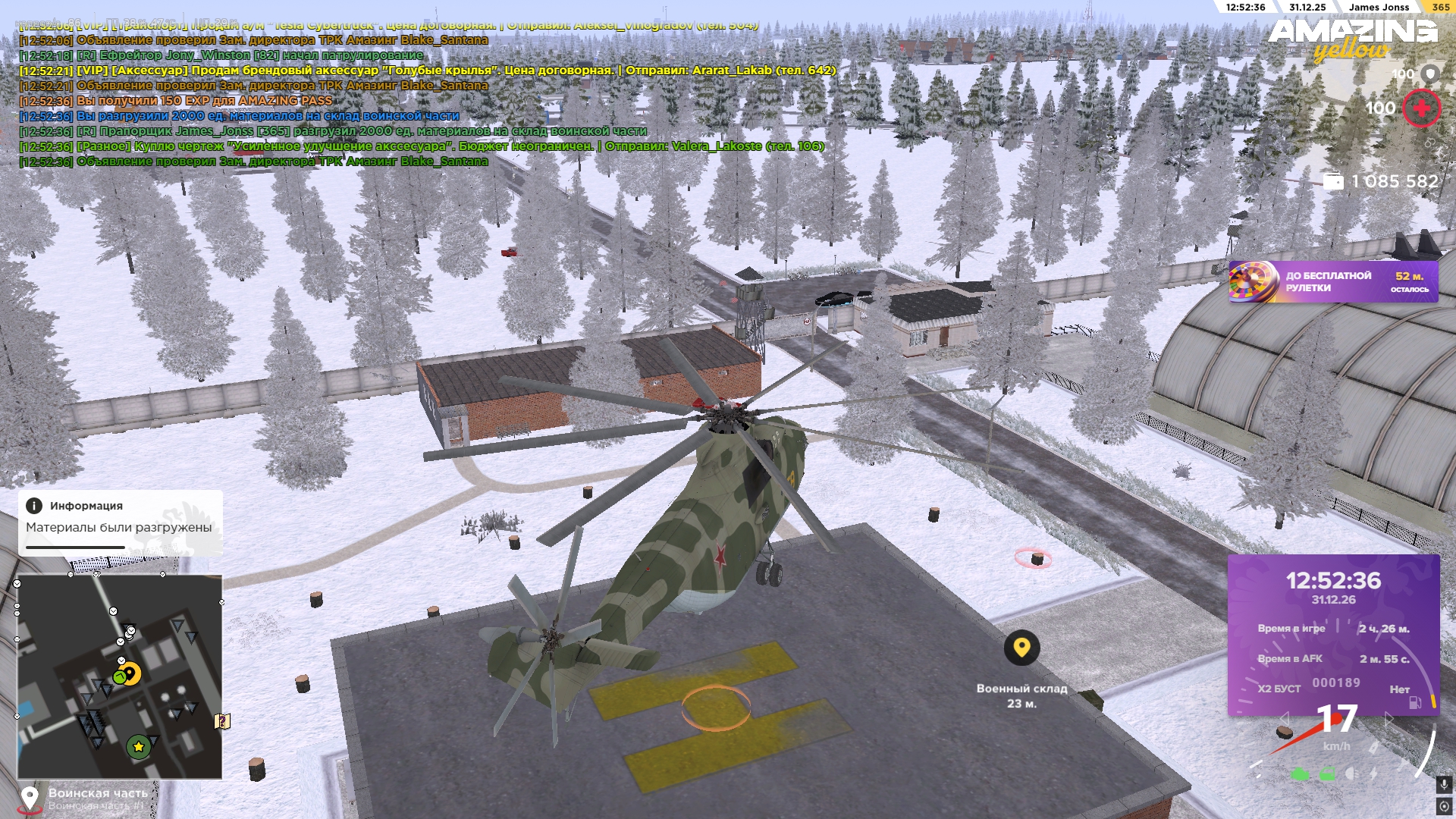Toggle the green engine indicator
Viewport: 1456px width, 819px height.
tap(1300, 774)
